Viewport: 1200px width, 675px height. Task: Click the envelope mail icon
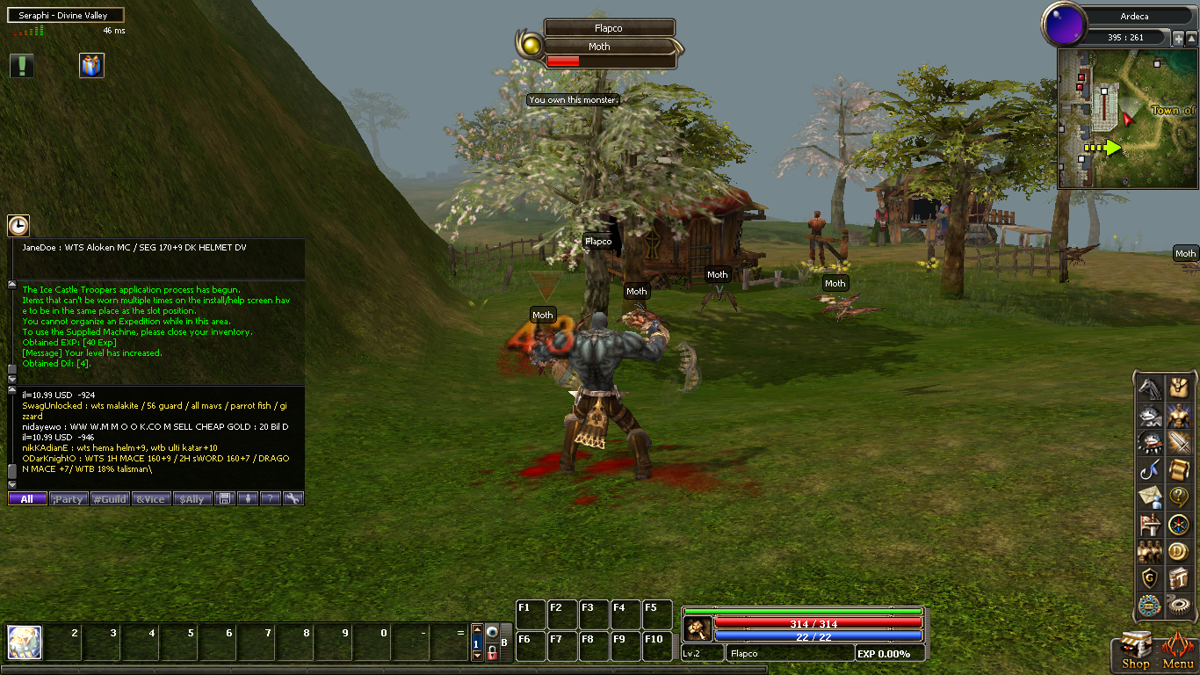(x=1151, y=496)
